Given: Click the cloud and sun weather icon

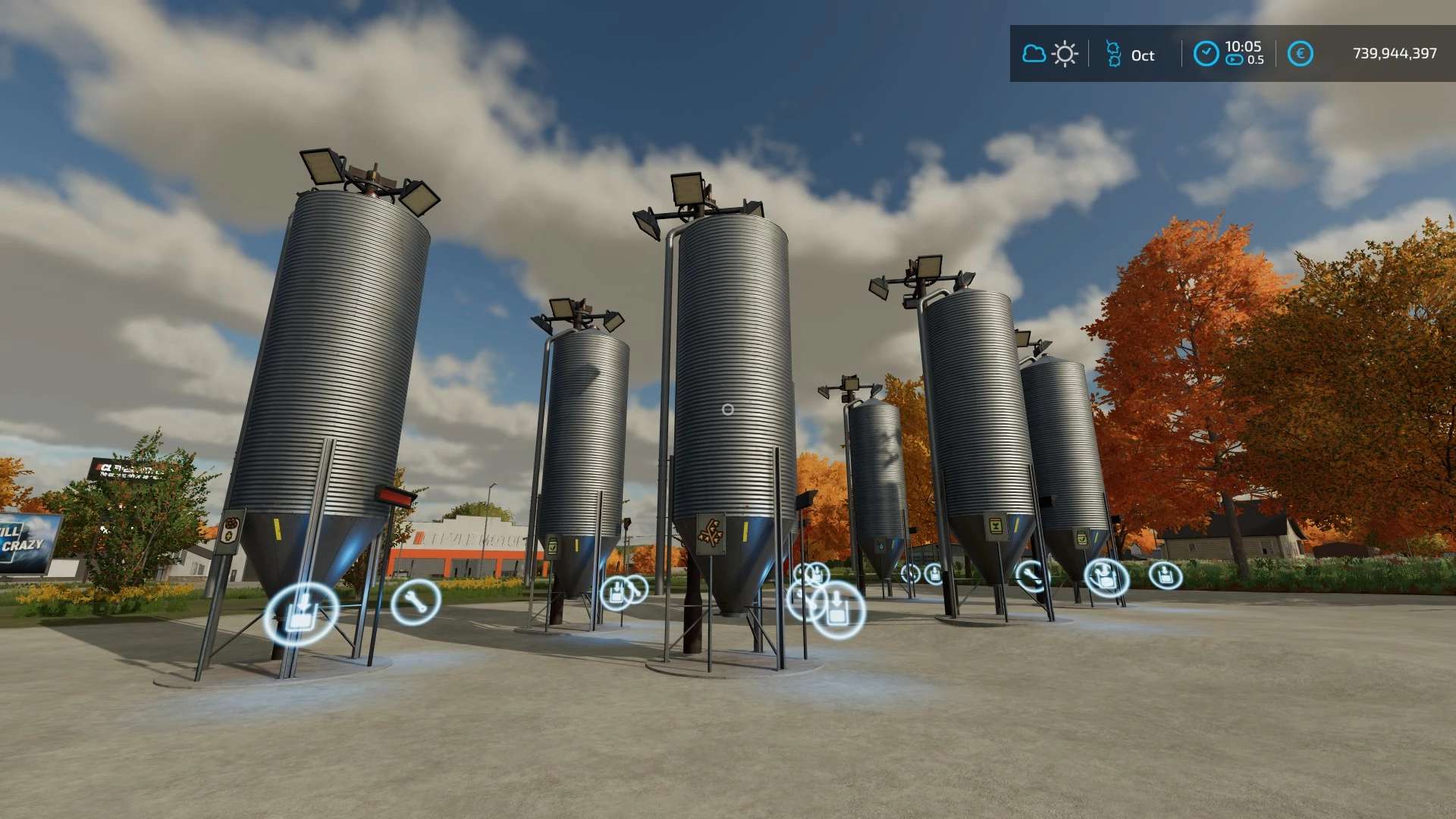Looking at the screenshot, I should [x=1050, y=54].
